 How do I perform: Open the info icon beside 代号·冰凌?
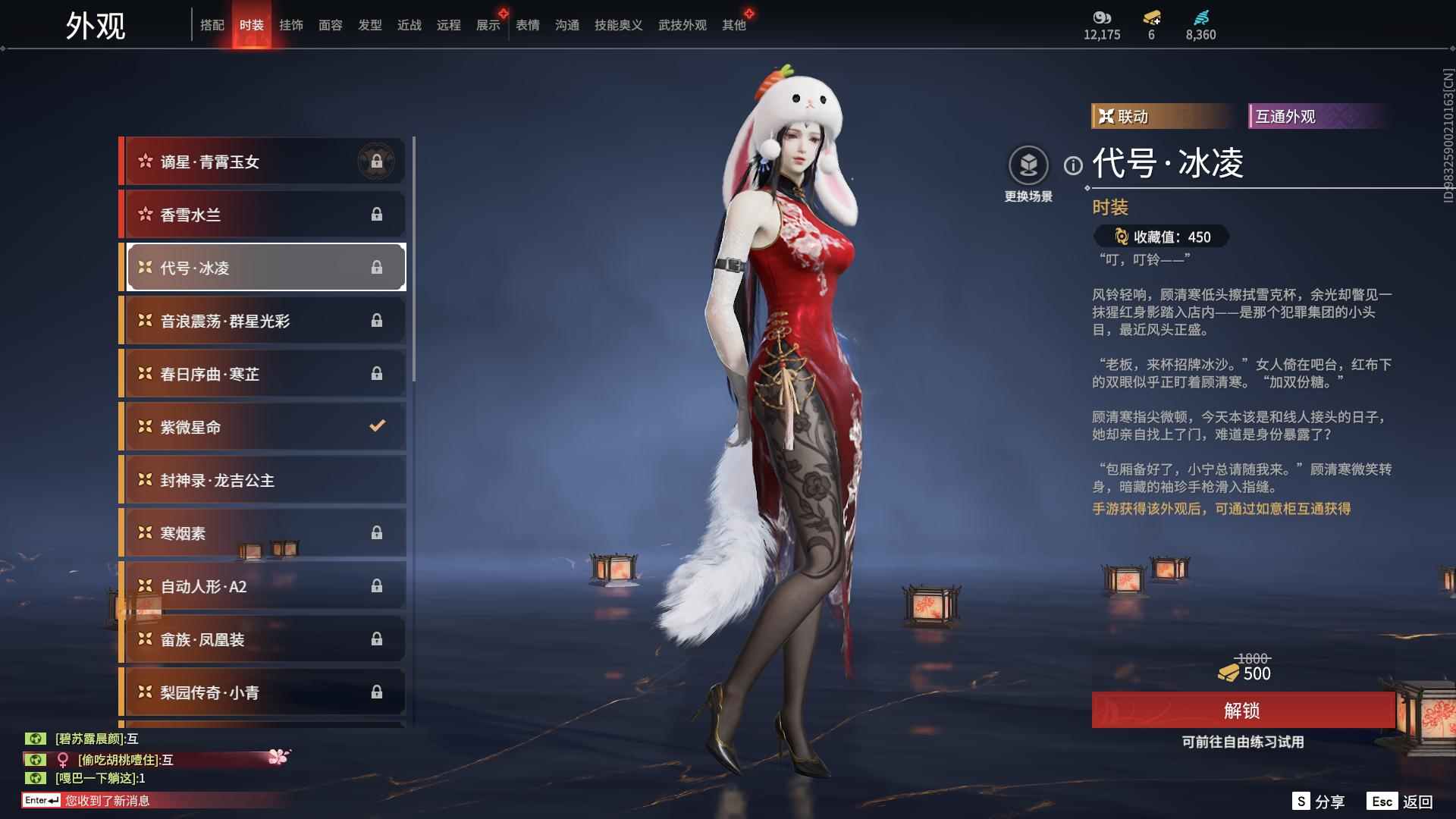[1072, 163]
